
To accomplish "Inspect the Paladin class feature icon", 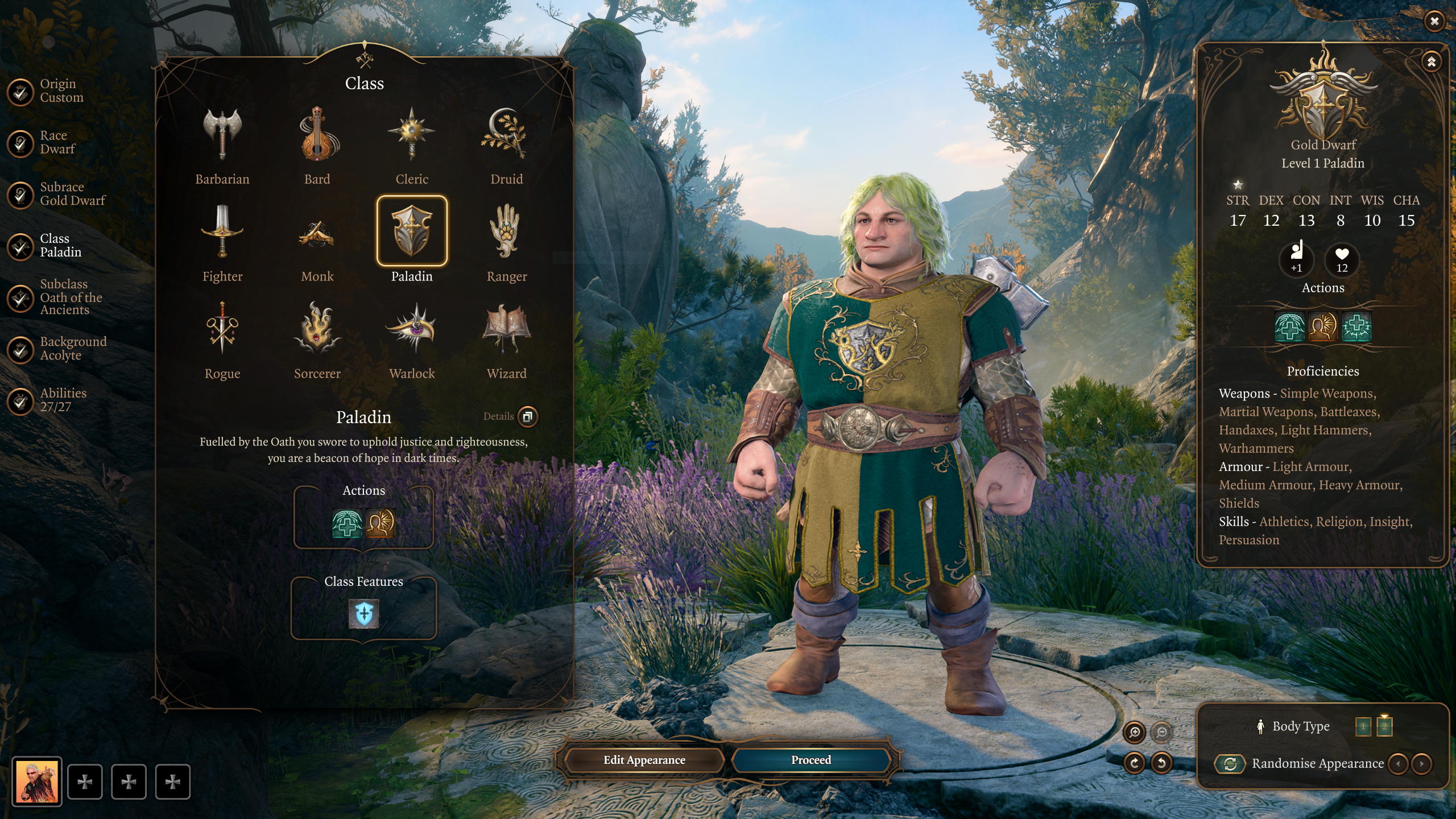I will click(x=363, y=614).
